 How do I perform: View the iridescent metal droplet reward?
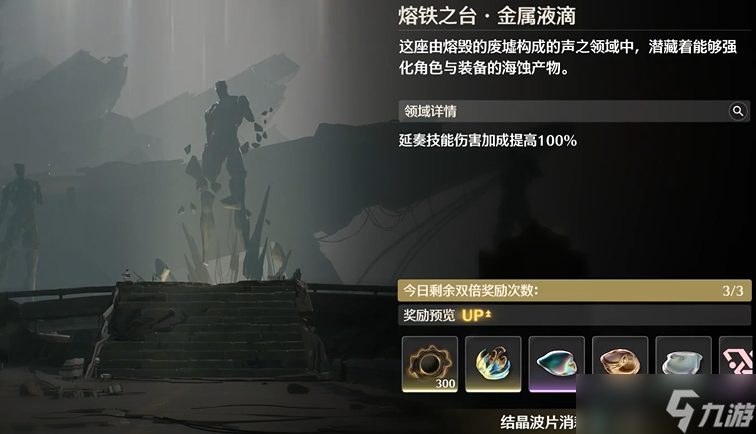557,364
